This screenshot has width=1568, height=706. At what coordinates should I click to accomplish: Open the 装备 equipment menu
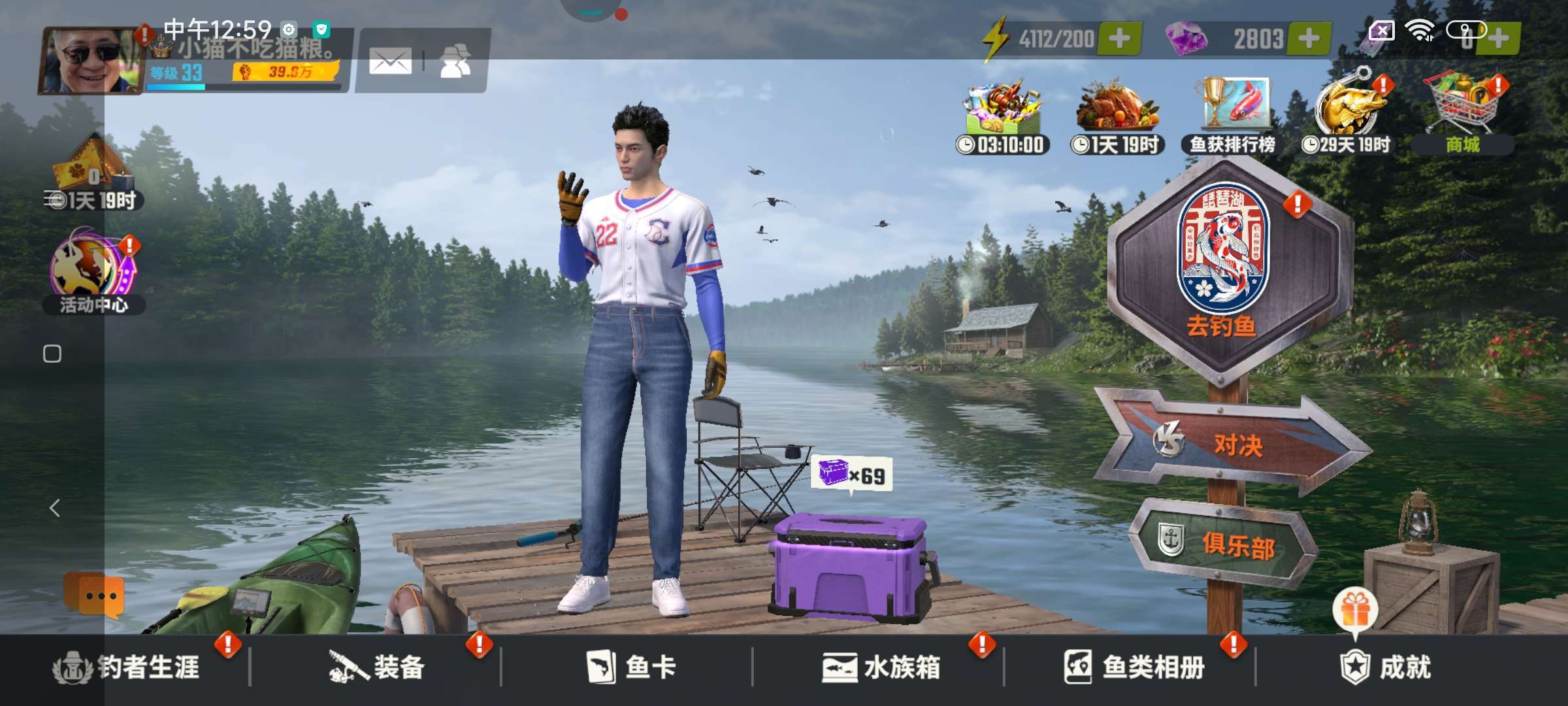pyautogui.click(x=377, y=668)
